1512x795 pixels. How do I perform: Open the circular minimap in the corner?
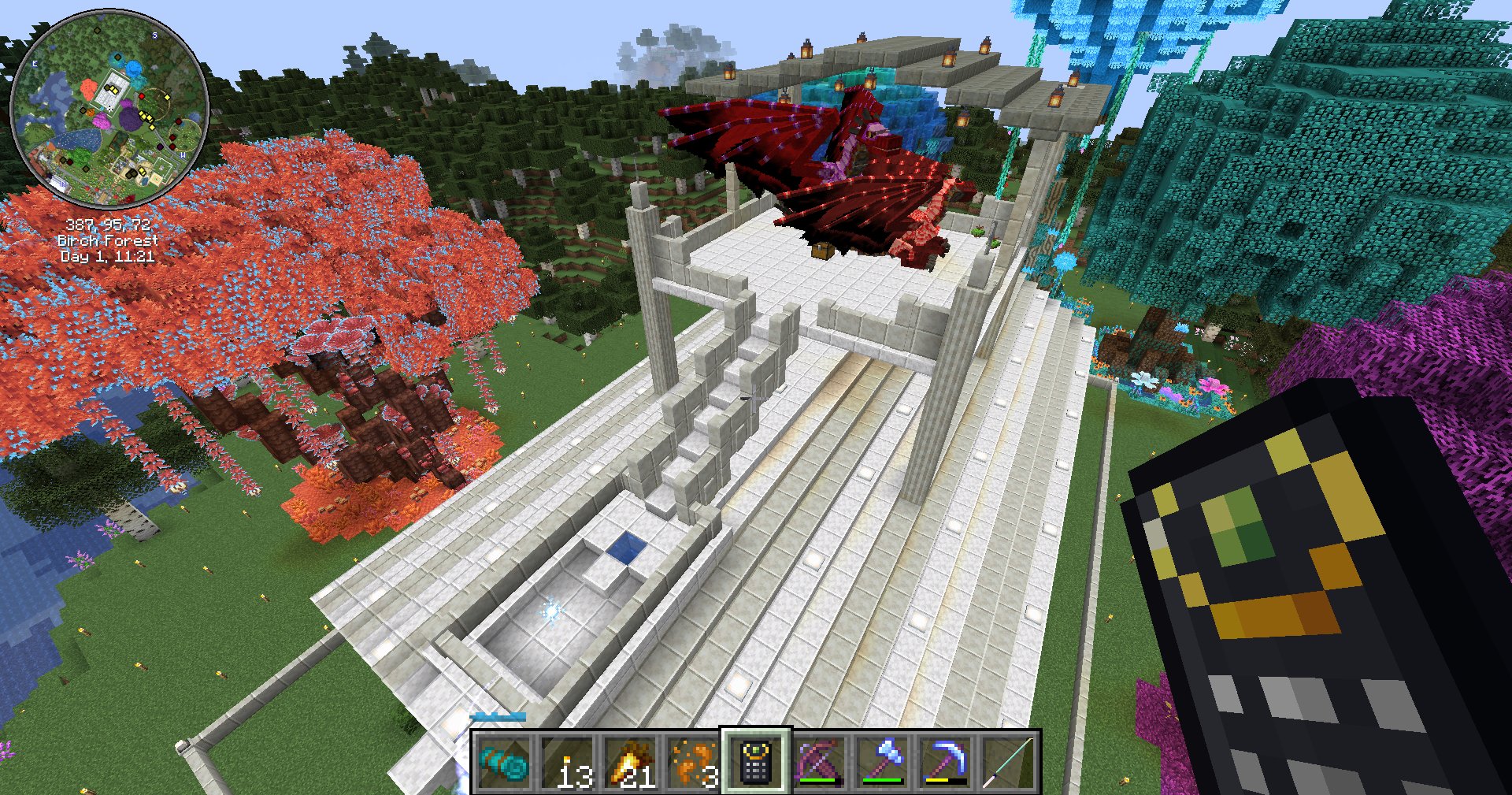coord(106,106)
